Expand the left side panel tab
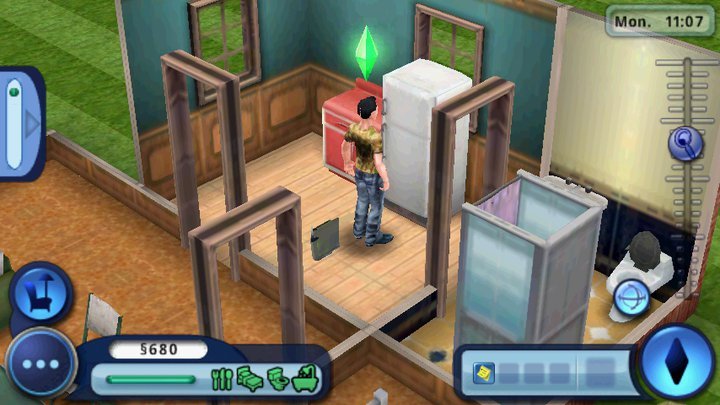 (22, 122)
